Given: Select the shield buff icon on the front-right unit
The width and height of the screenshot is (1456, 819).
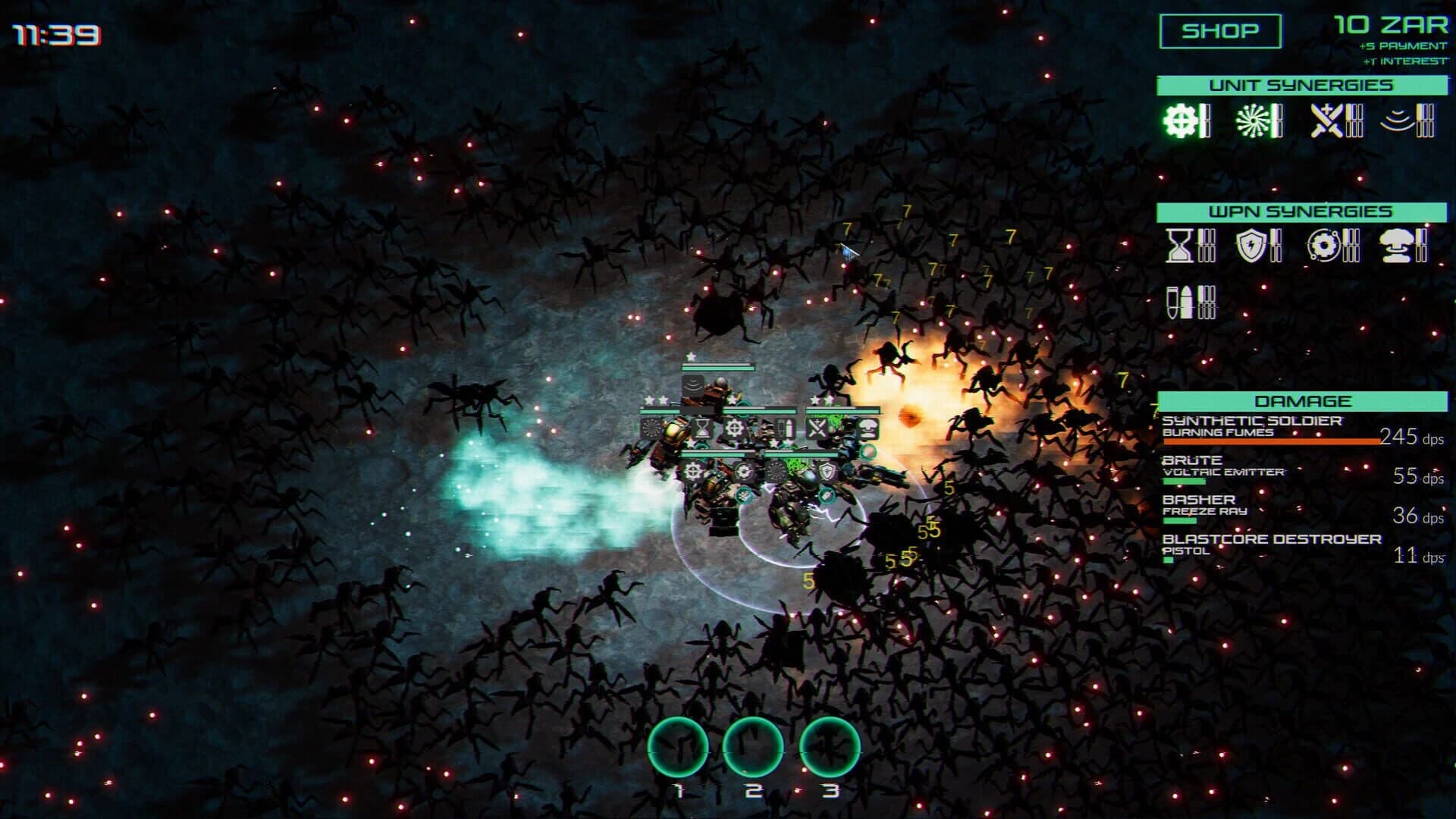Looking at the screenshot, I should point(827,470).
